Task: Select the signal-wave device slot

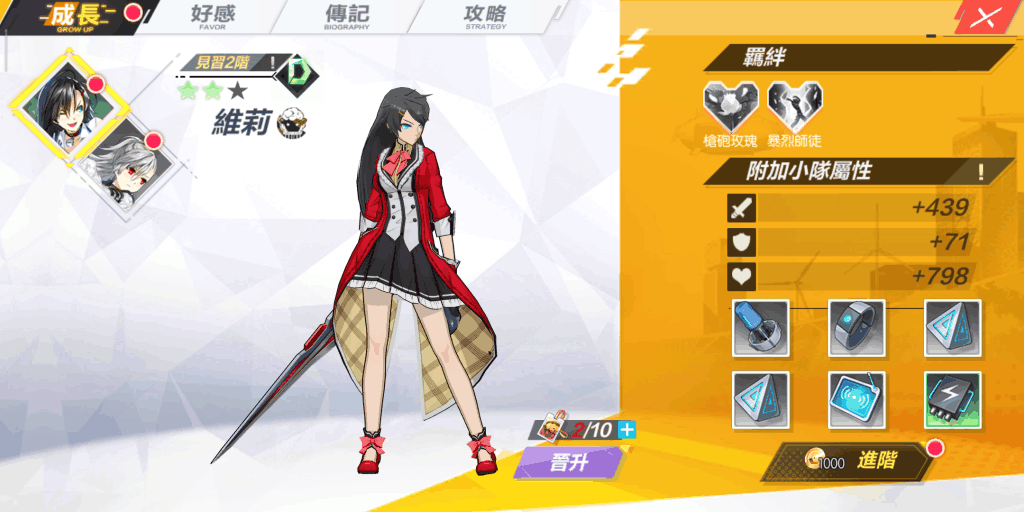Action: 857,399
